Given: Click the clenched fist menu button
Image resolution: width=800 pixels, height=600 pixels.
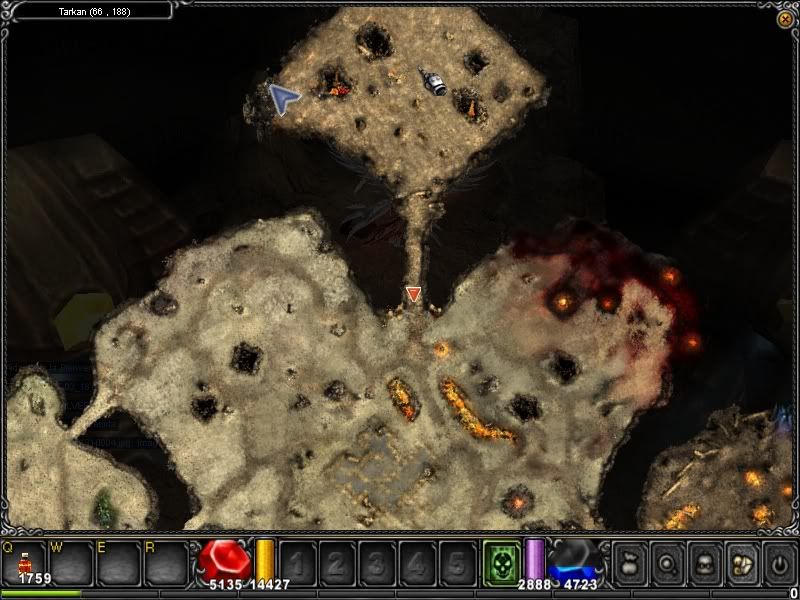Looking at the screenshot, I should (x=742, y=564).
